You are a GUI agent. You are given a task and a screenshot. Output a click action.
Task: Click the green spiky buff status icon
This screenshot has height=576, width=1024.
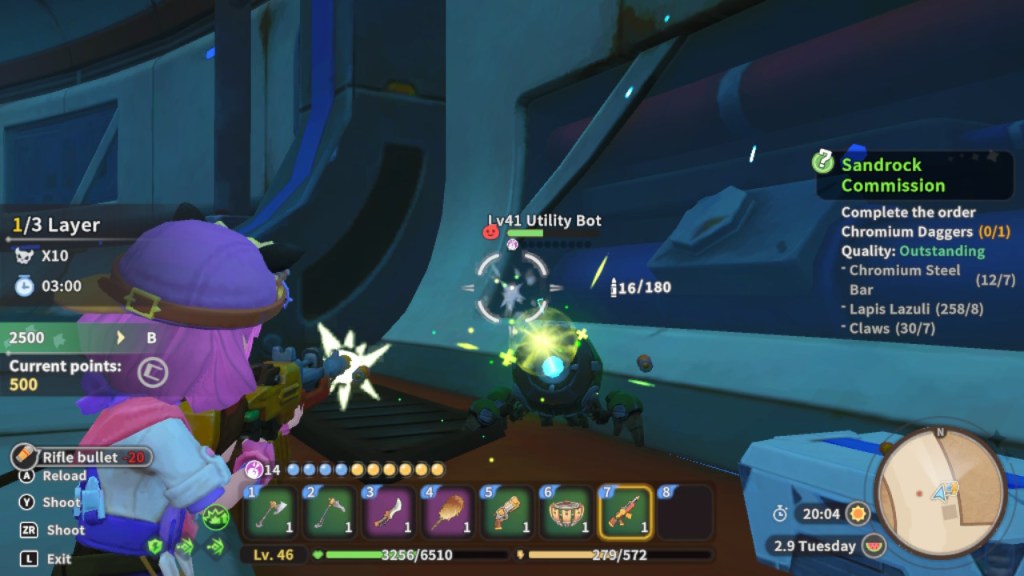pyautogui.click(x=215, y=518)
